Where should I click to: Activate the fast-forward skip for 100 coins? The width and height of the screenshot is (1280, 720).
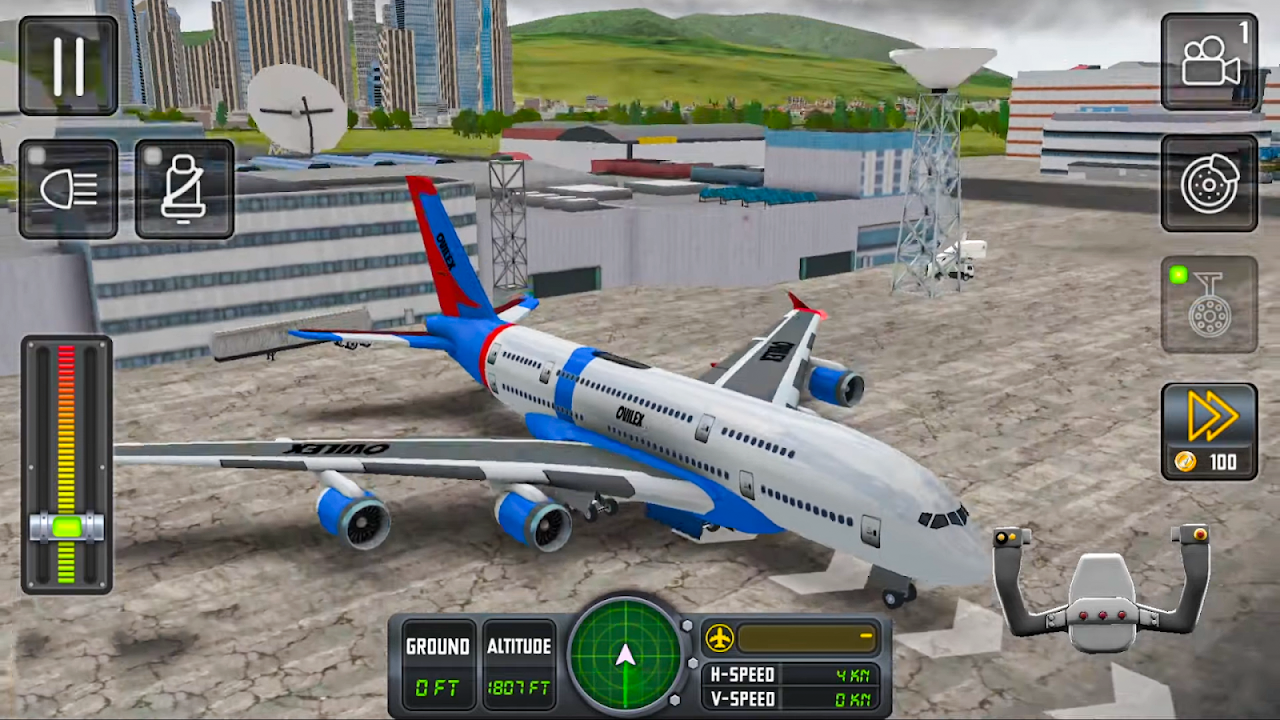pos(1209,431)
